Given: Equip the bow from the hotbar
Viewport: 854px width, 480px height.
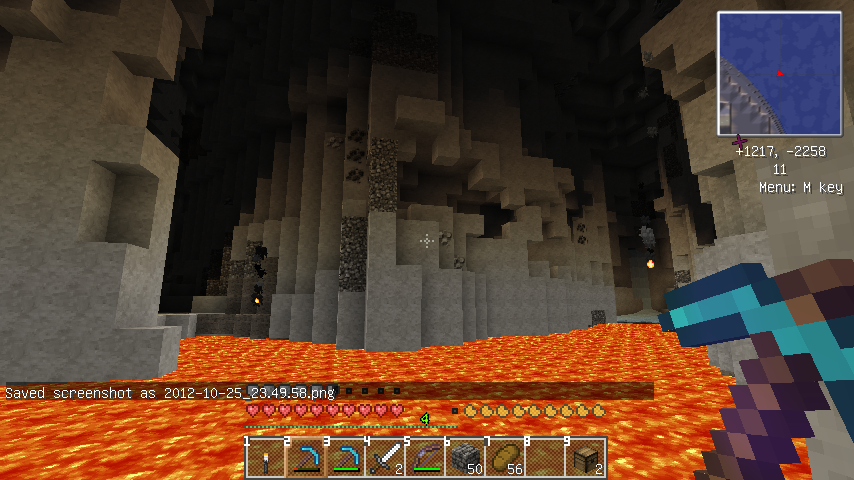Looking at the screenshot, I should click(426, 458).
